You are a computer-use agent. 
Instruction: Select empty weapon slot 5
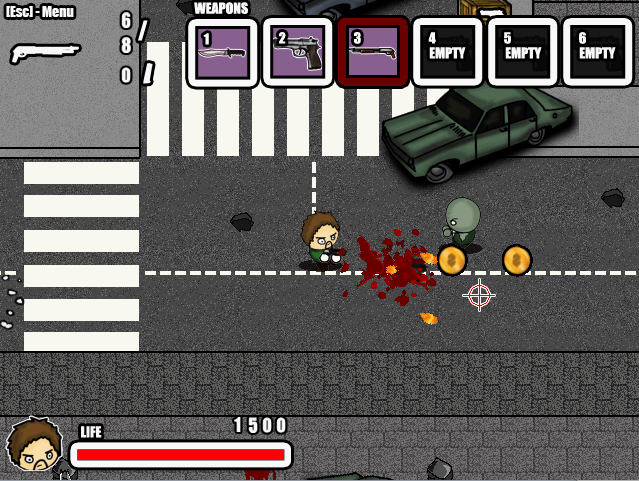pos(522,52)
